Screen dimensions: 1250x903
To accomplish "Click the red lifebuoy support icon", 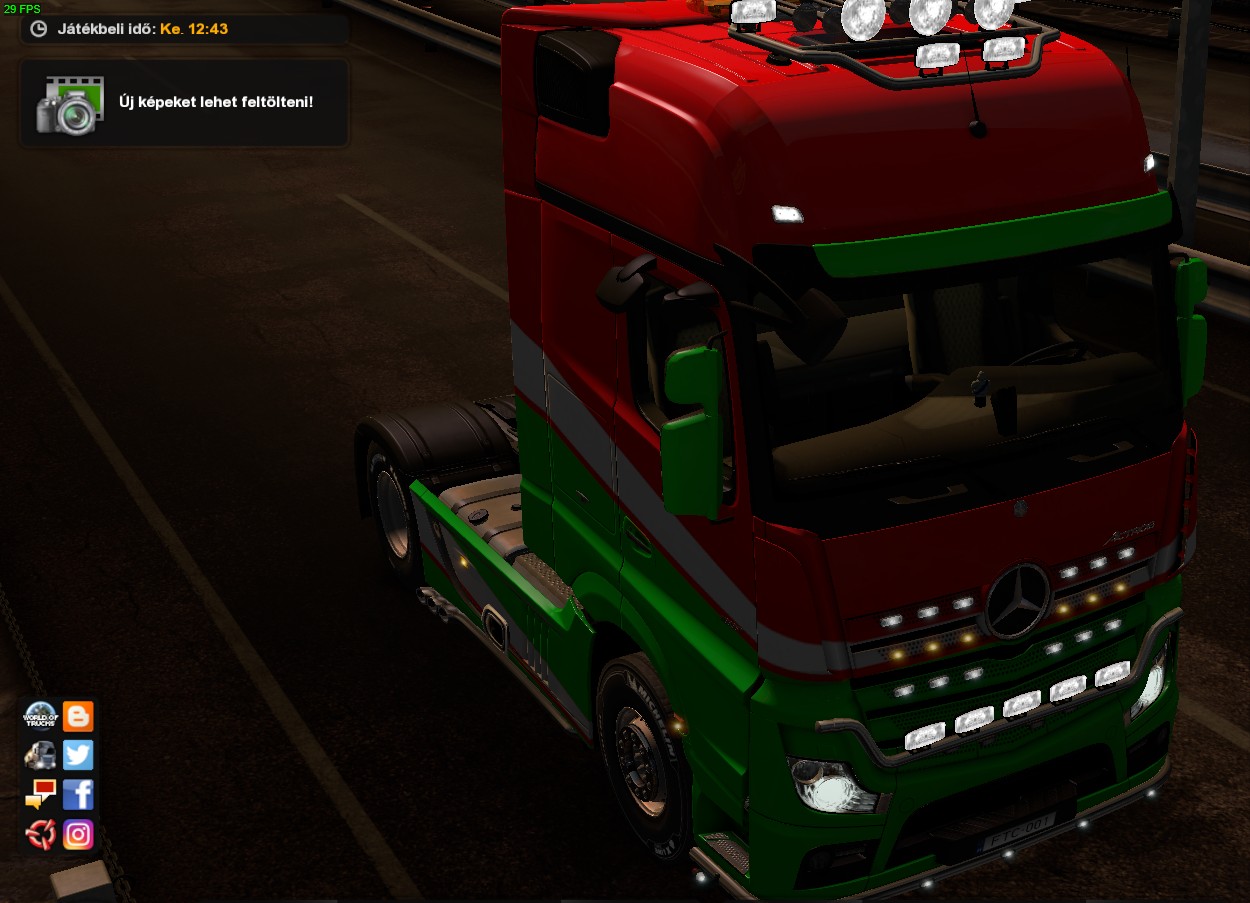I will tap(40, 833).
